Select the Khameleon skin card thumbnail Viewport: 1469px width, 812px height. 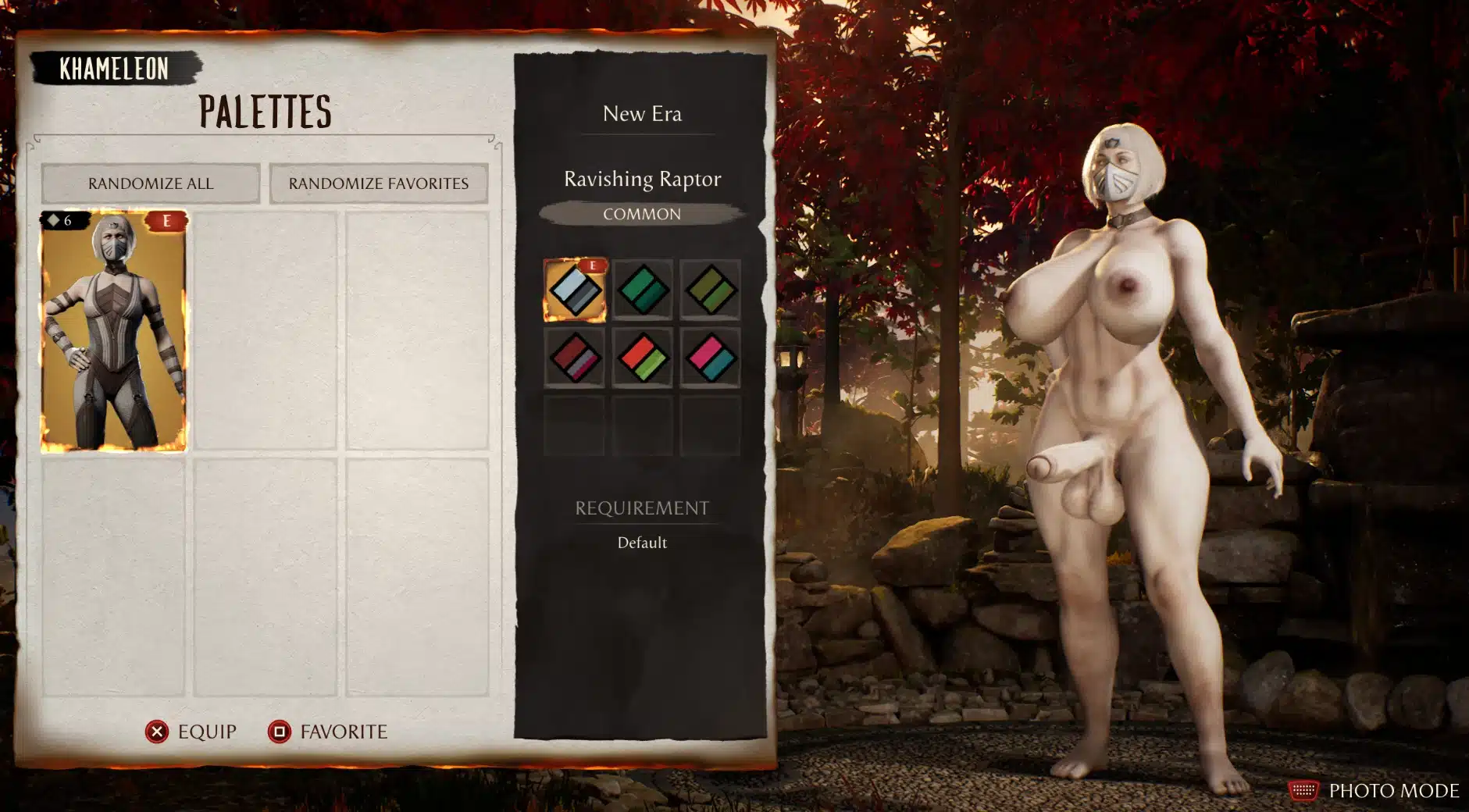coord(114,330)
